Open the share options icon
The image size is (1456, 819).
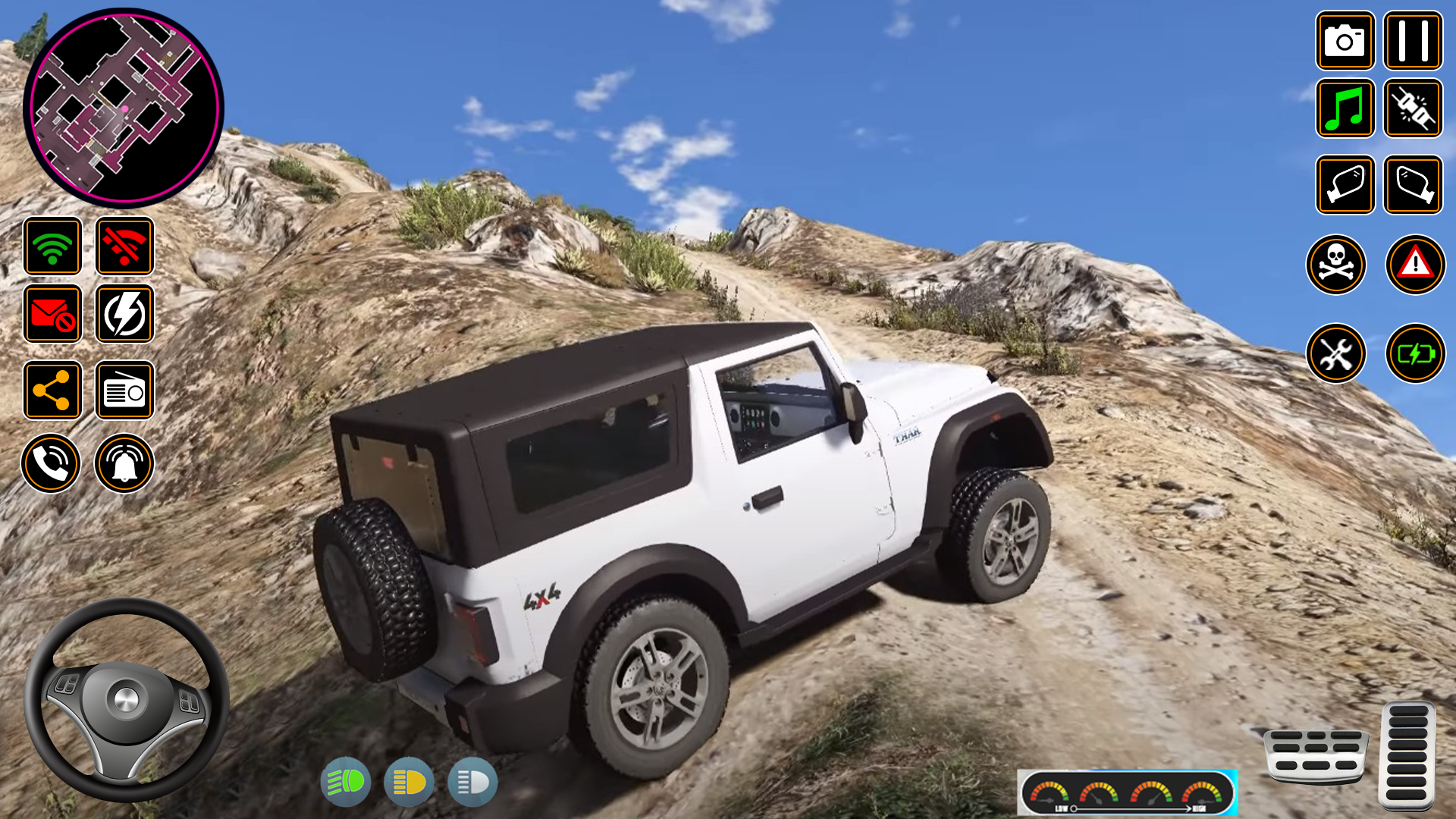pos(51,389)
